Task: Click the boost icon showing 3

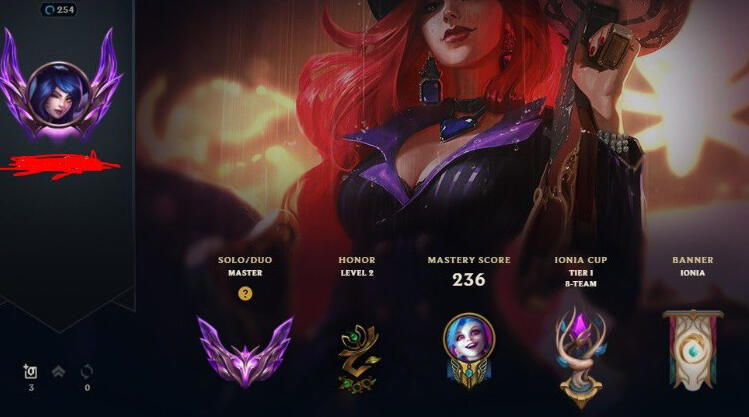Action: pyautogui.click(x=30, y=371)
